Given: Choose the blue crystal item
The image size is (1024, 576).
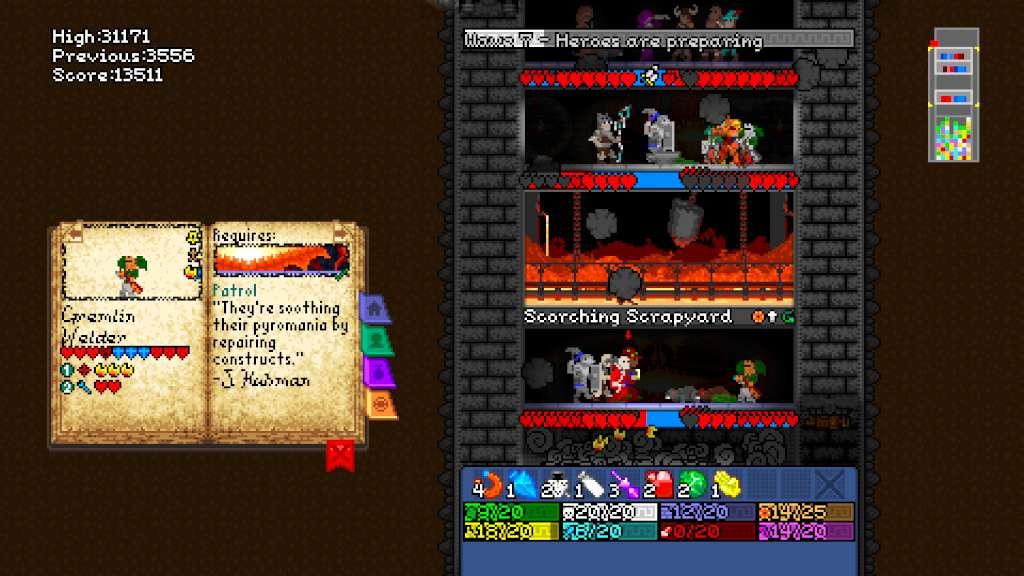Looking at the screenshot, I should coord(523,484).
